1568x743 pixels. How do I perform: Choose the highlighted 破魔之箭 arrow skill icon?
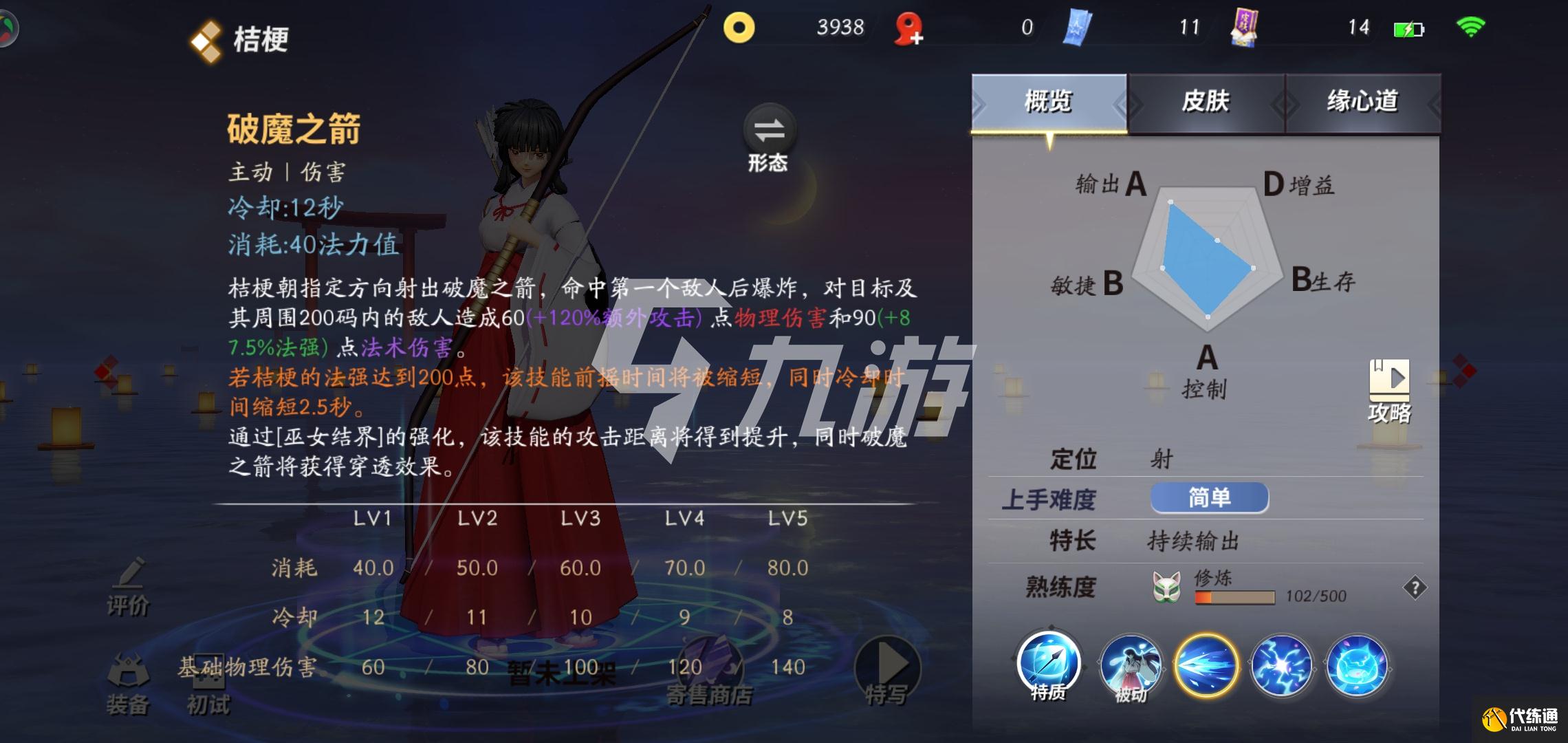coord(1206,665)
